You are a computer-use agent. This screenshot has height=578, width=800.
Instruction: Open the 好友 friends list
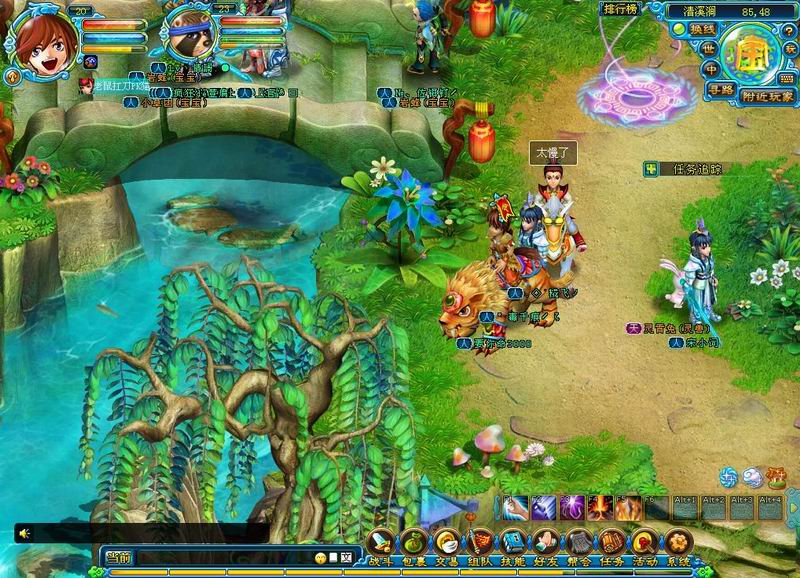(546, 543)
